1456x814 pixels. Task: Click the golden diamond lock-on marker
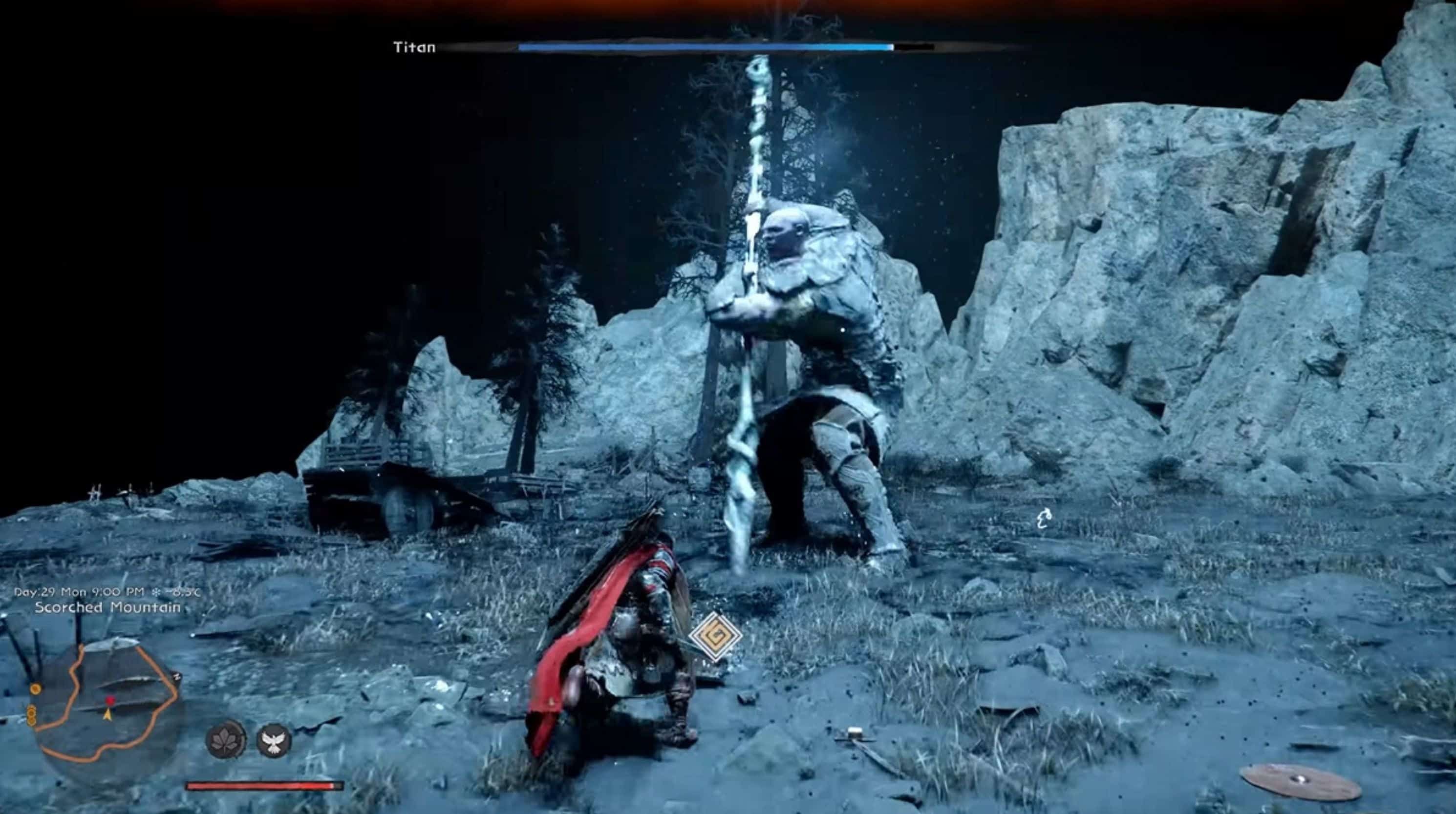coord(715,636)
